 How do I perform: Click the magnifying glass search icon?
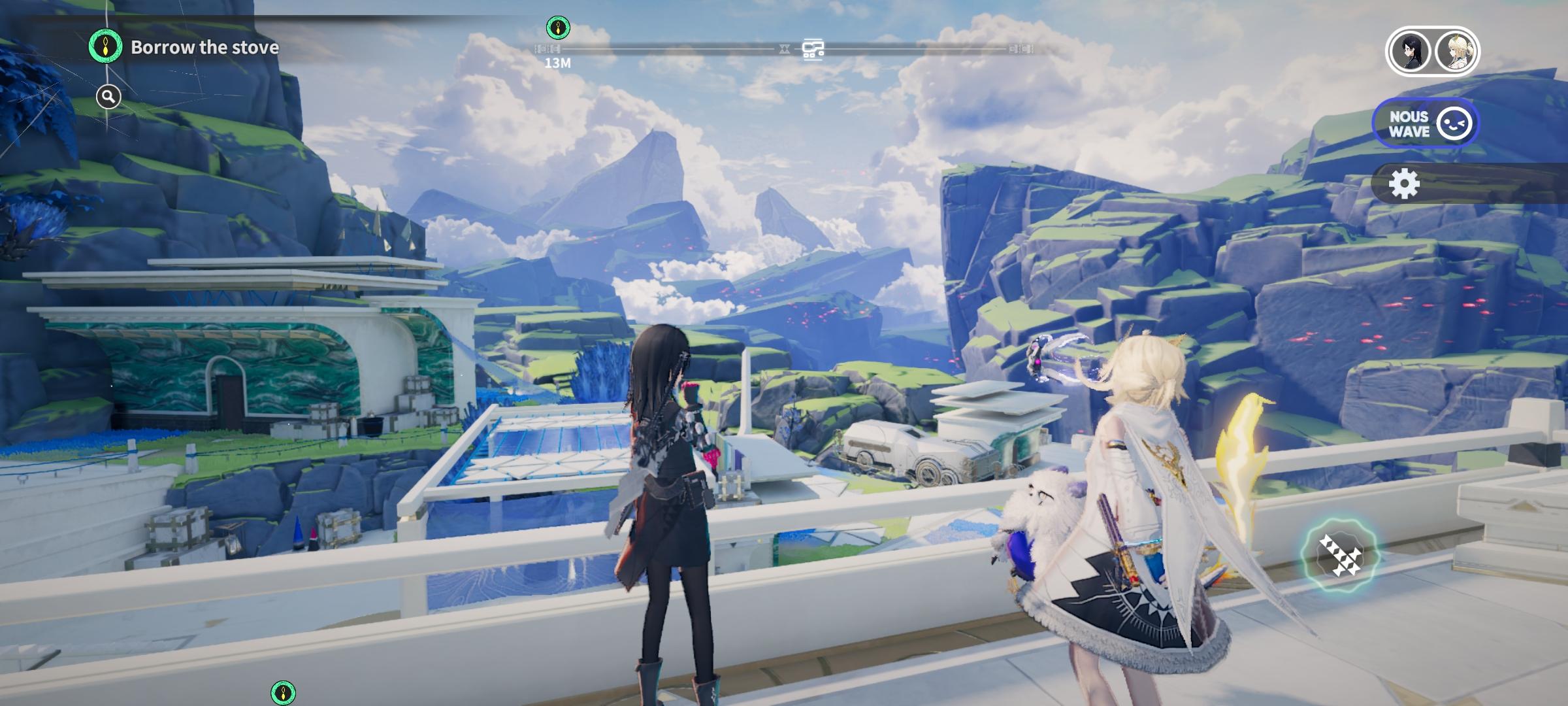108,97
